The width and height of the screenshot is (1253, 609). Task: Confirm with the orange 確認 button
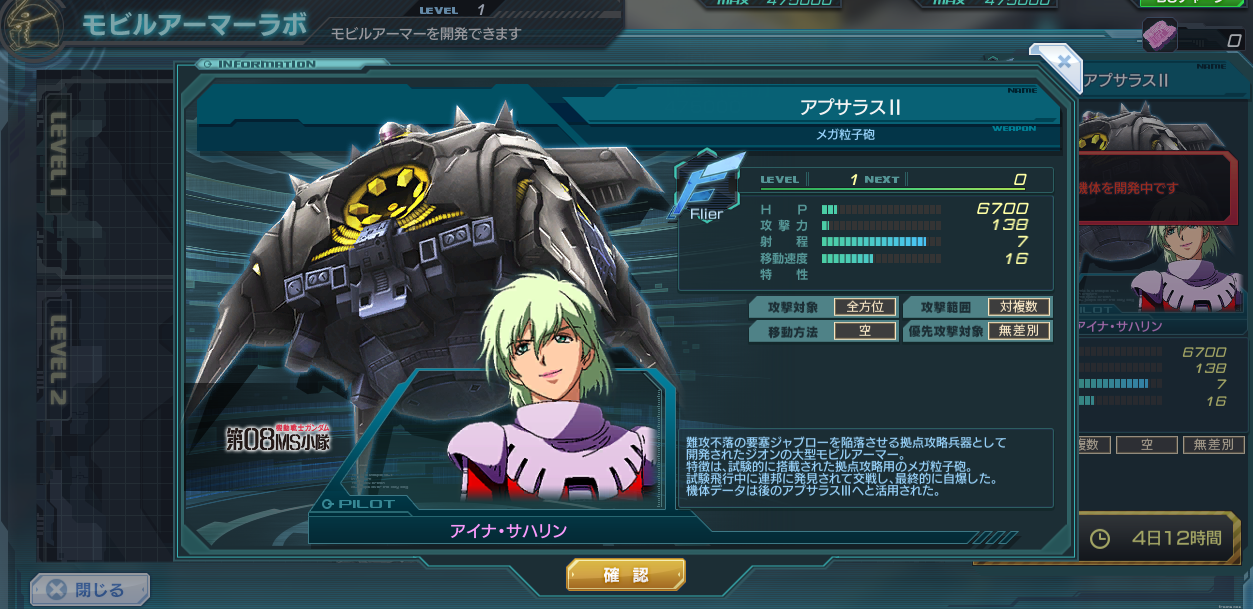[x=626, y=575]
